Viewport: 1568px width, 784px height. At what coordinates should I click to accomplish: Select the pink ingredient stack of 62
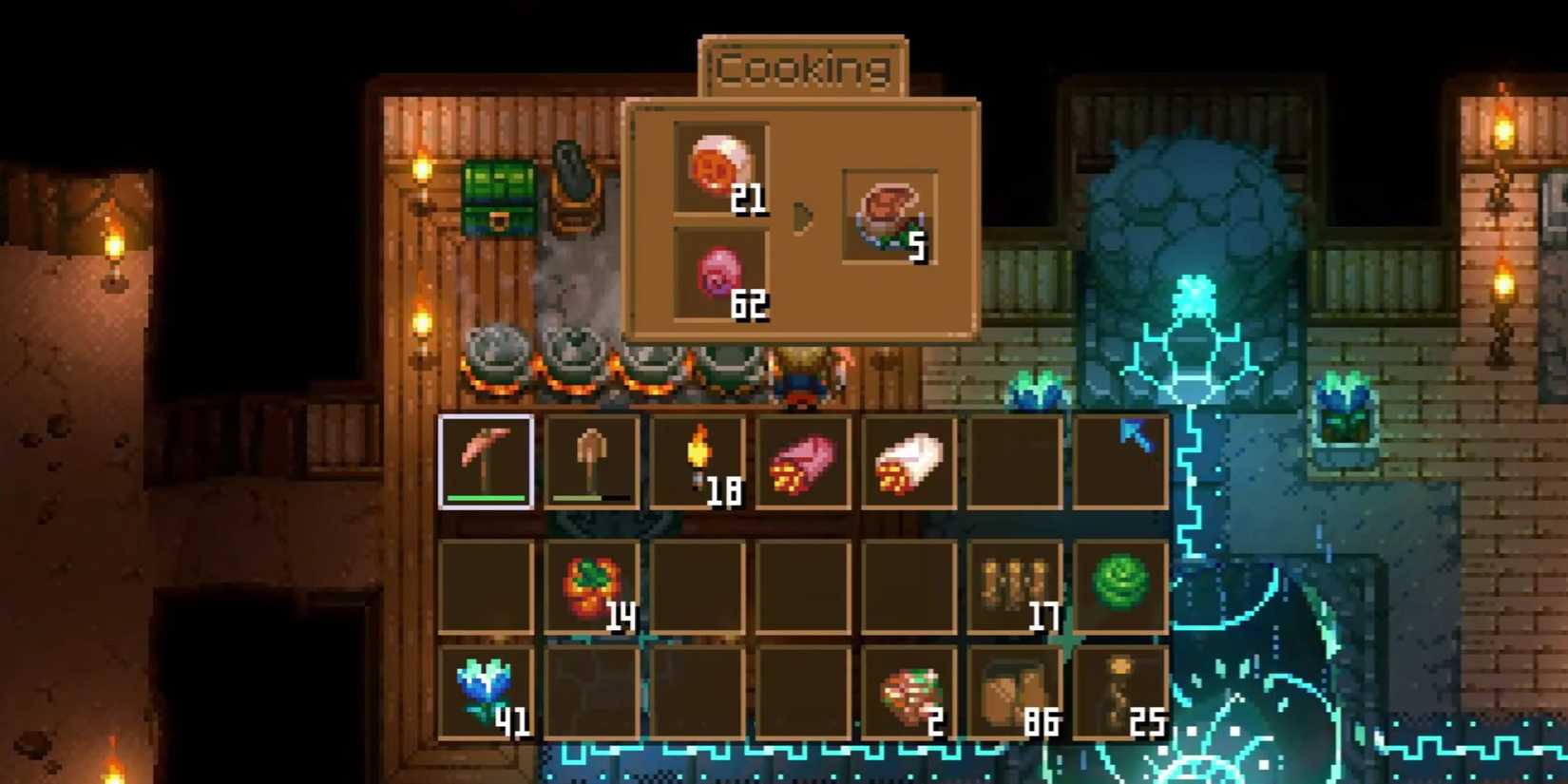tap(719, 272)
